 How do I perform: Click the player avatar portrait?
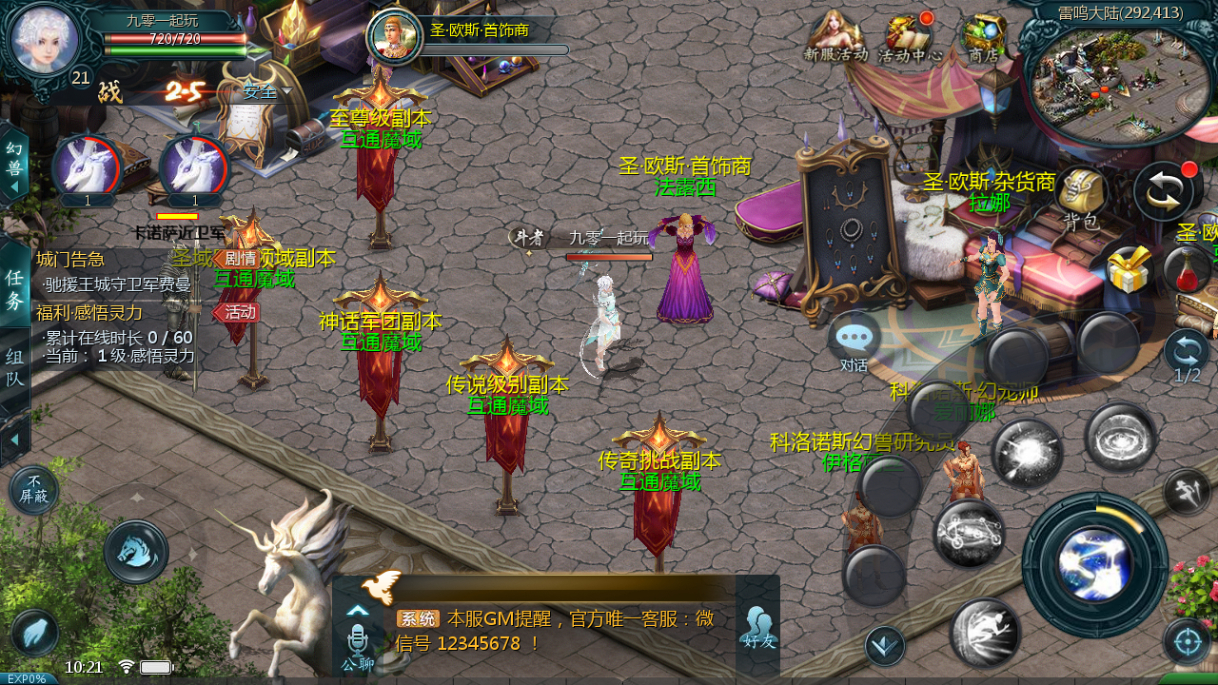pyautogui.click(x=43, y=40)
